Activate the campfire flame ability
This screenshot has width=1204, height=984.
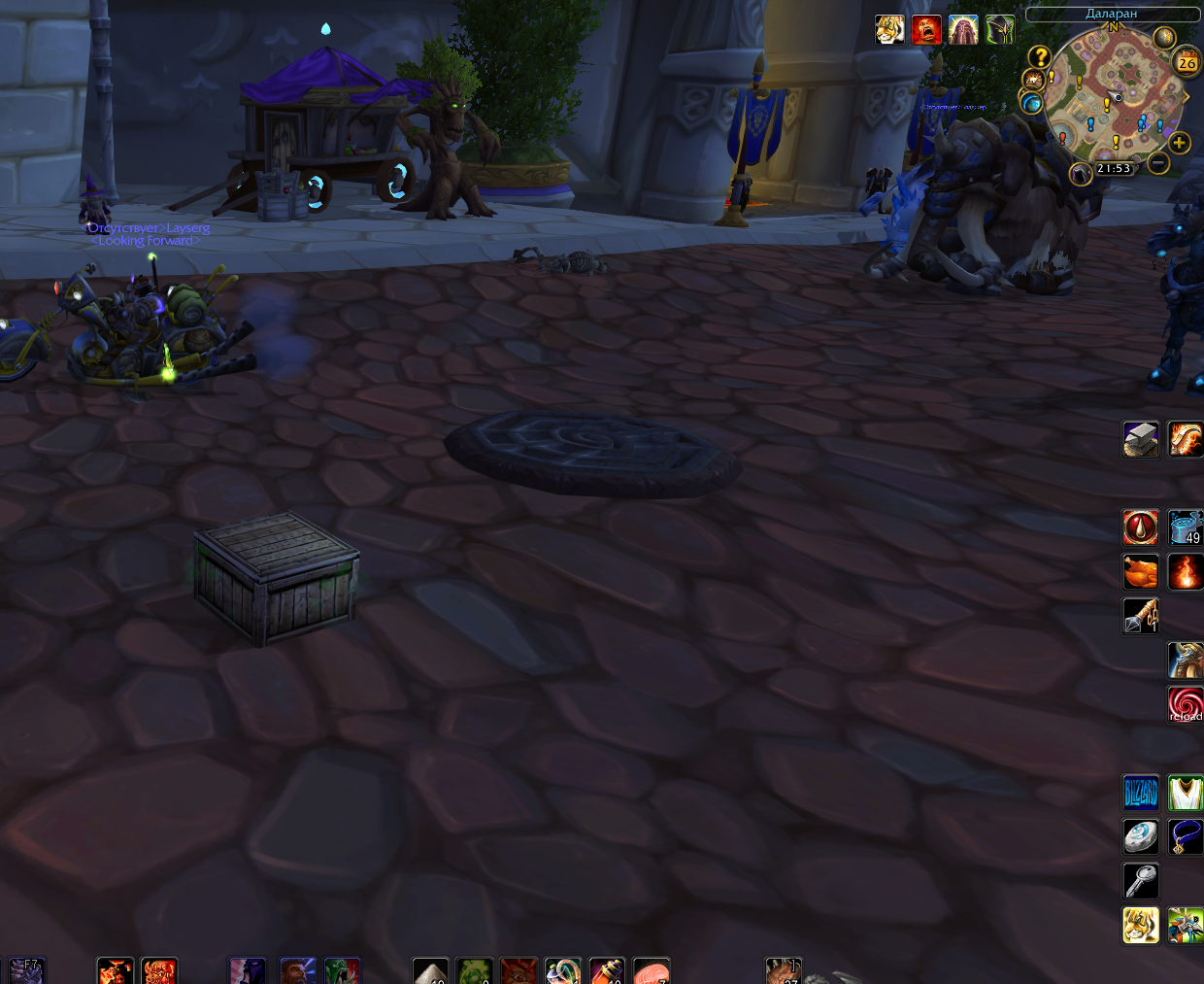click(x=1186, y=572)
